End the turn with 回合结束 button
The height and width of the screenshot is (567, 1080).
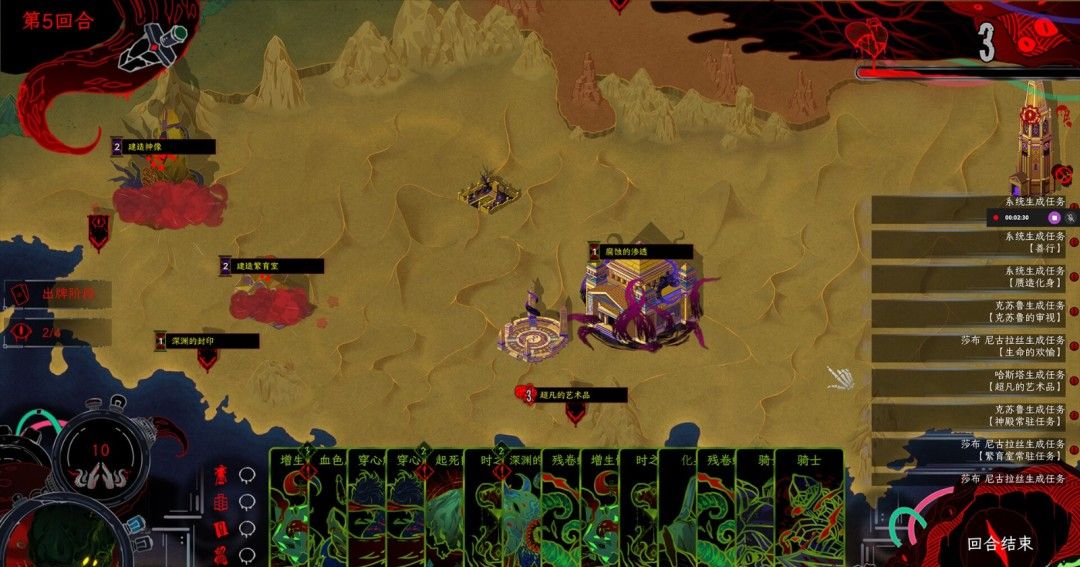coord(999,544)
